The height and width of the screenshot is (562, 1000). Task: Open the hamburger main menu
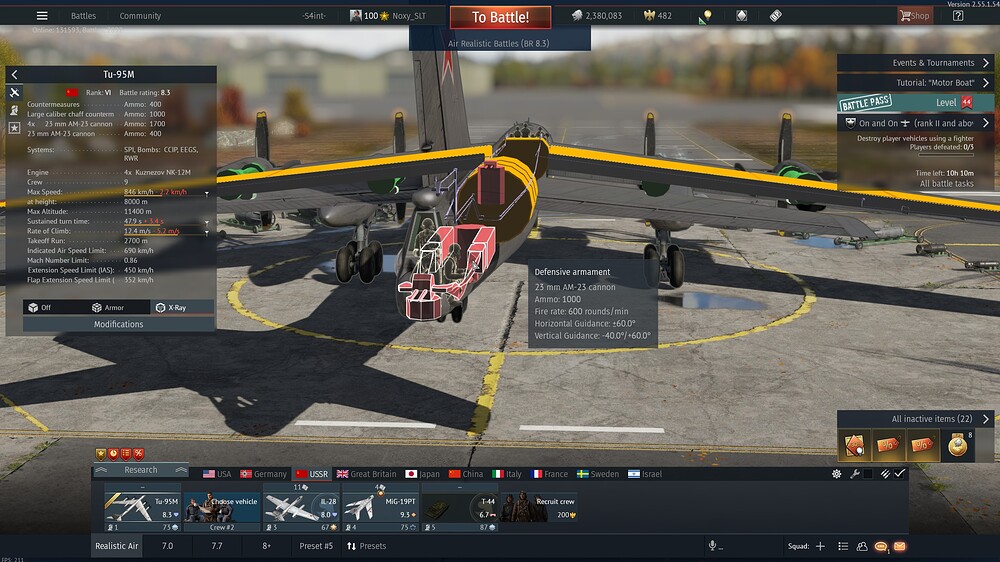pyautogui.click(x=42, y=16)
